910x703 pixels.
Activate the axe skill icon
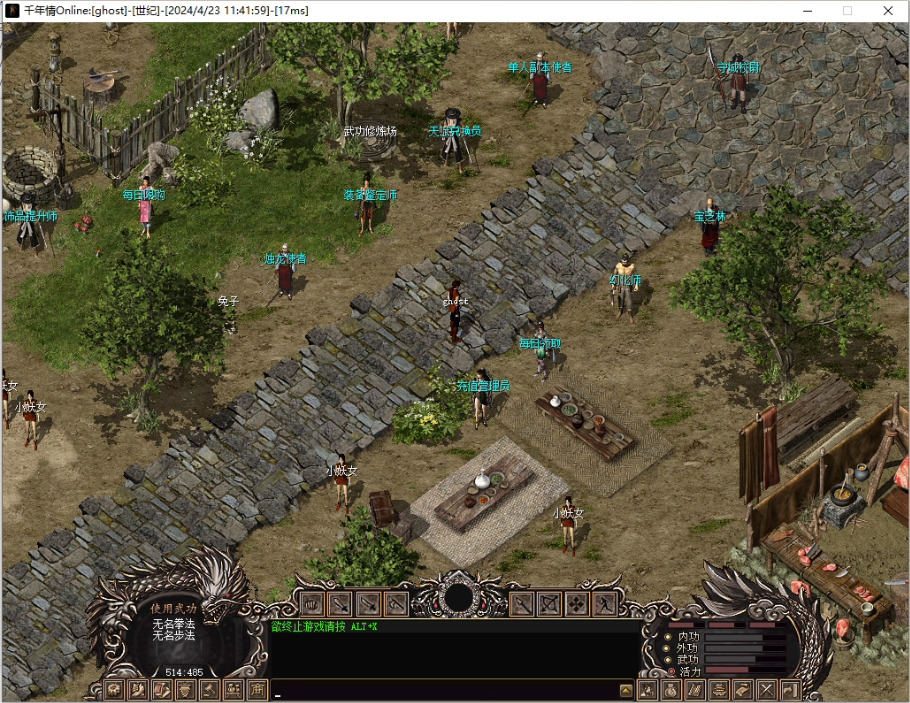tap(396, 604)
